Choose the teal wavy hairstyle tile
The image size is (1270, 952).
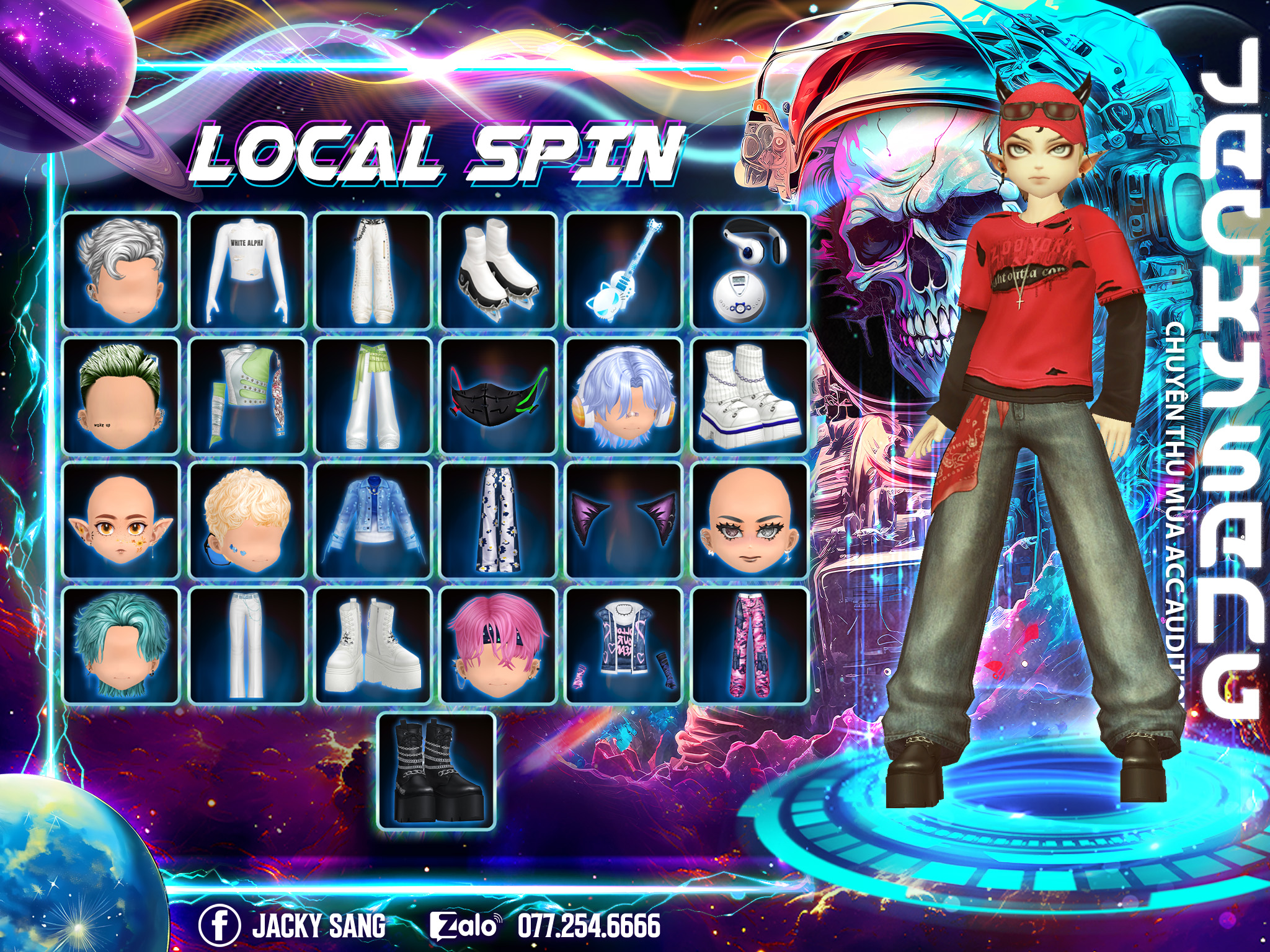(122, 646)
